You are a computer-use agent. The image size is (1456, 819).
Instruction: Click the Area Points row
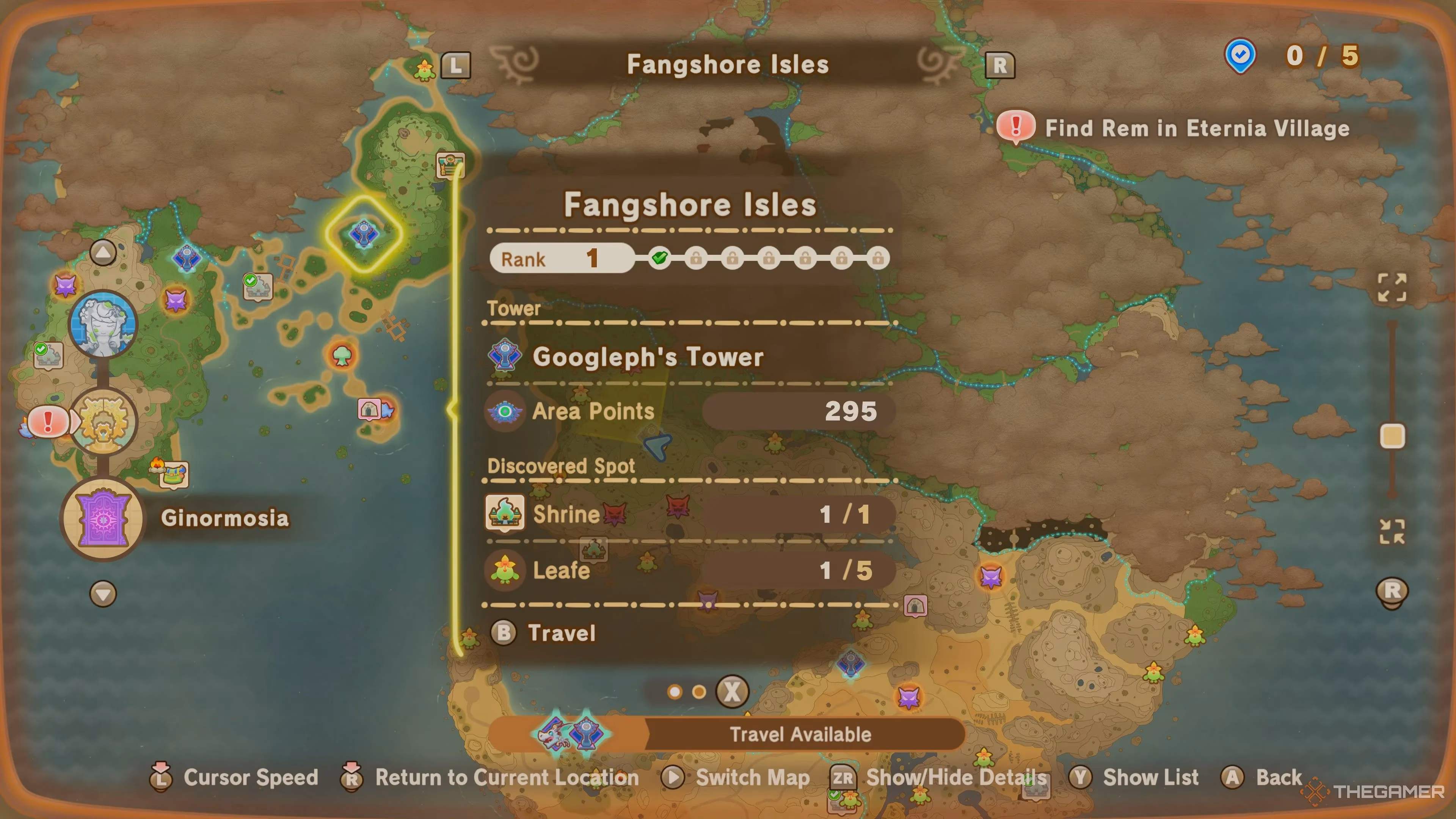690,411
